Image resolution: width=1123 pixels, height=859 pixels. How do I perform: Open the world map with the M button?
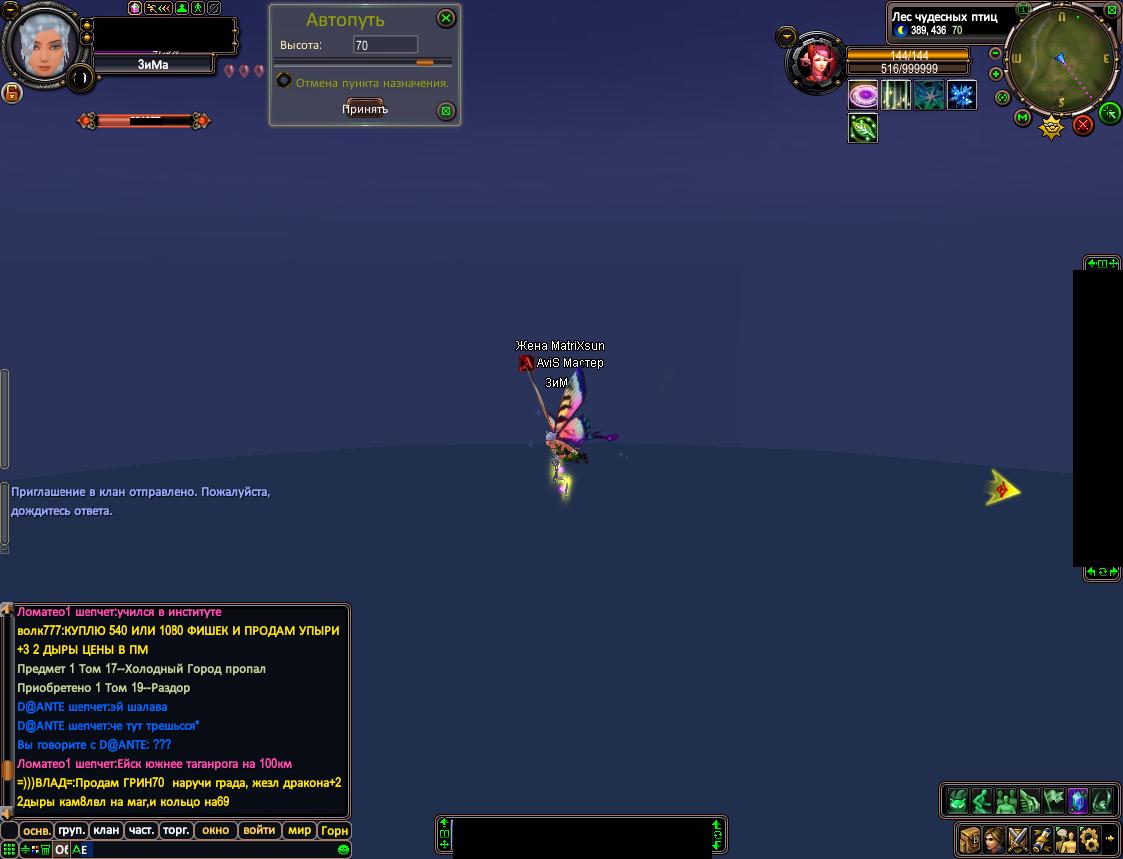pos(1023,118)
